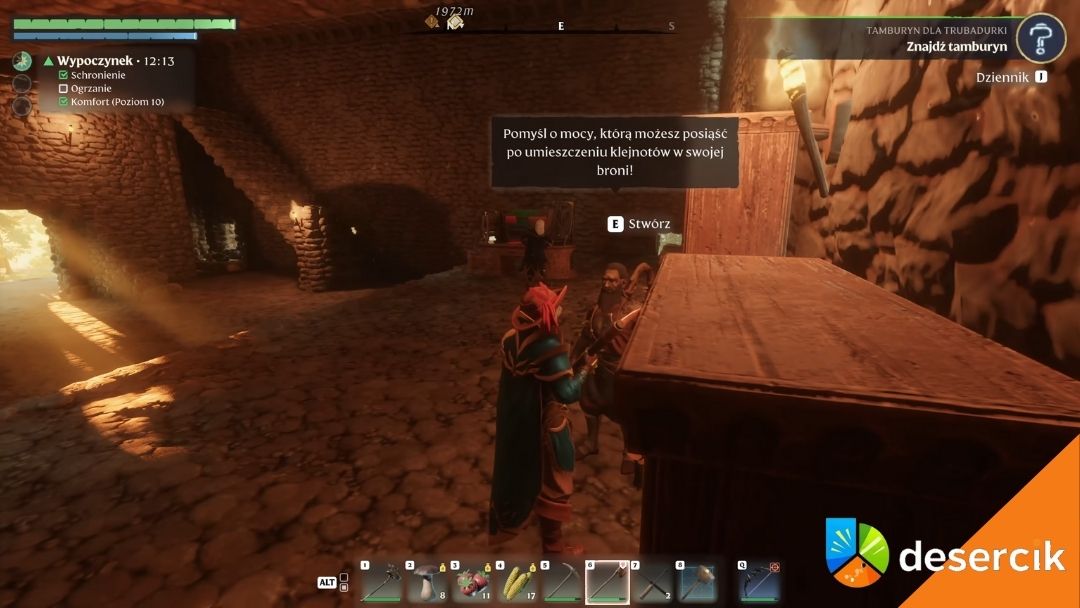The height and width of the screenshot is (608, 1080).
Task: Select the corn hotbar slot
Action: [516, 583]
